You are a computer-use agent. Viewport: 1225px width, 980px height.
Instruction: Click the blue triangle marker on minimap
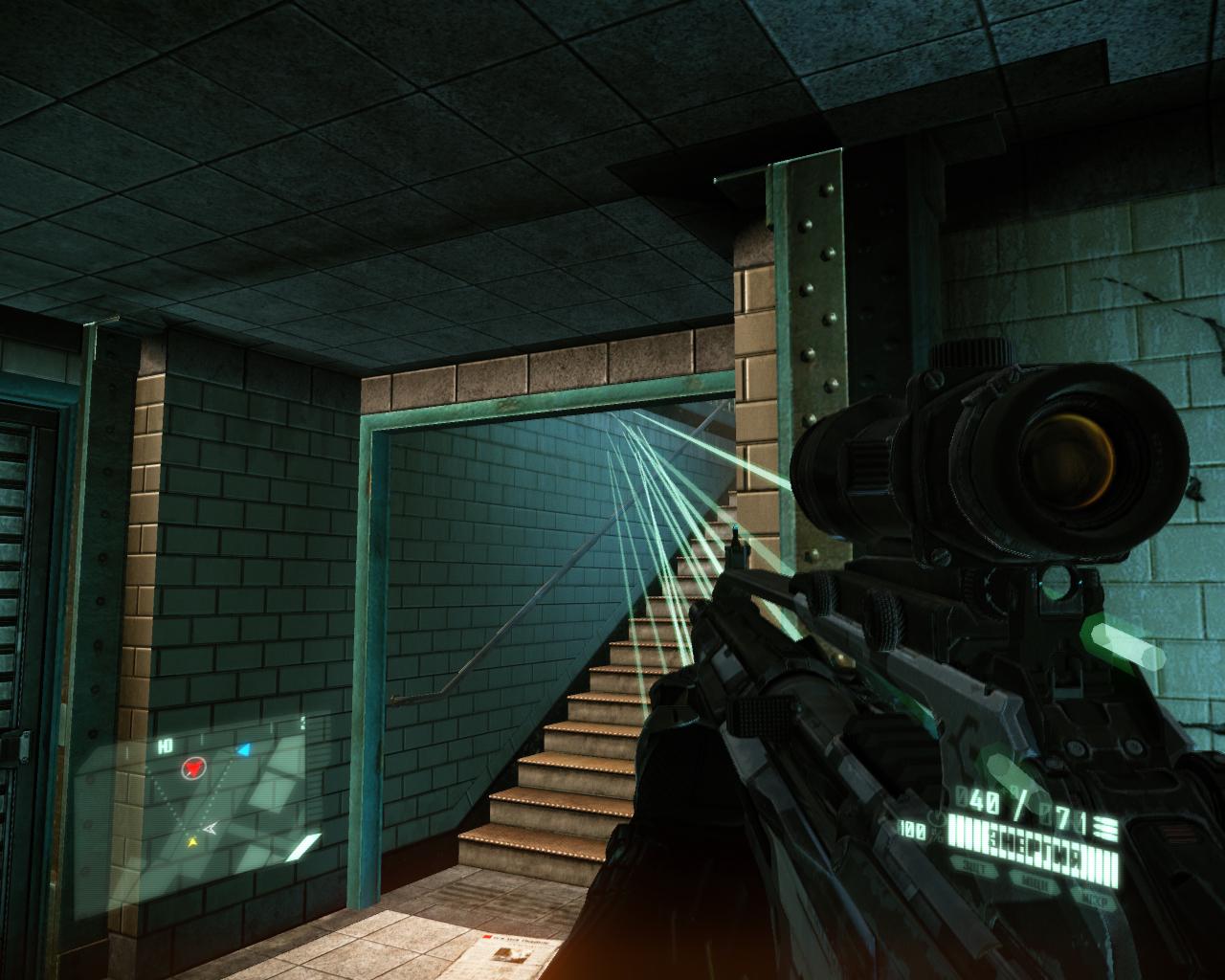[244, 749]
